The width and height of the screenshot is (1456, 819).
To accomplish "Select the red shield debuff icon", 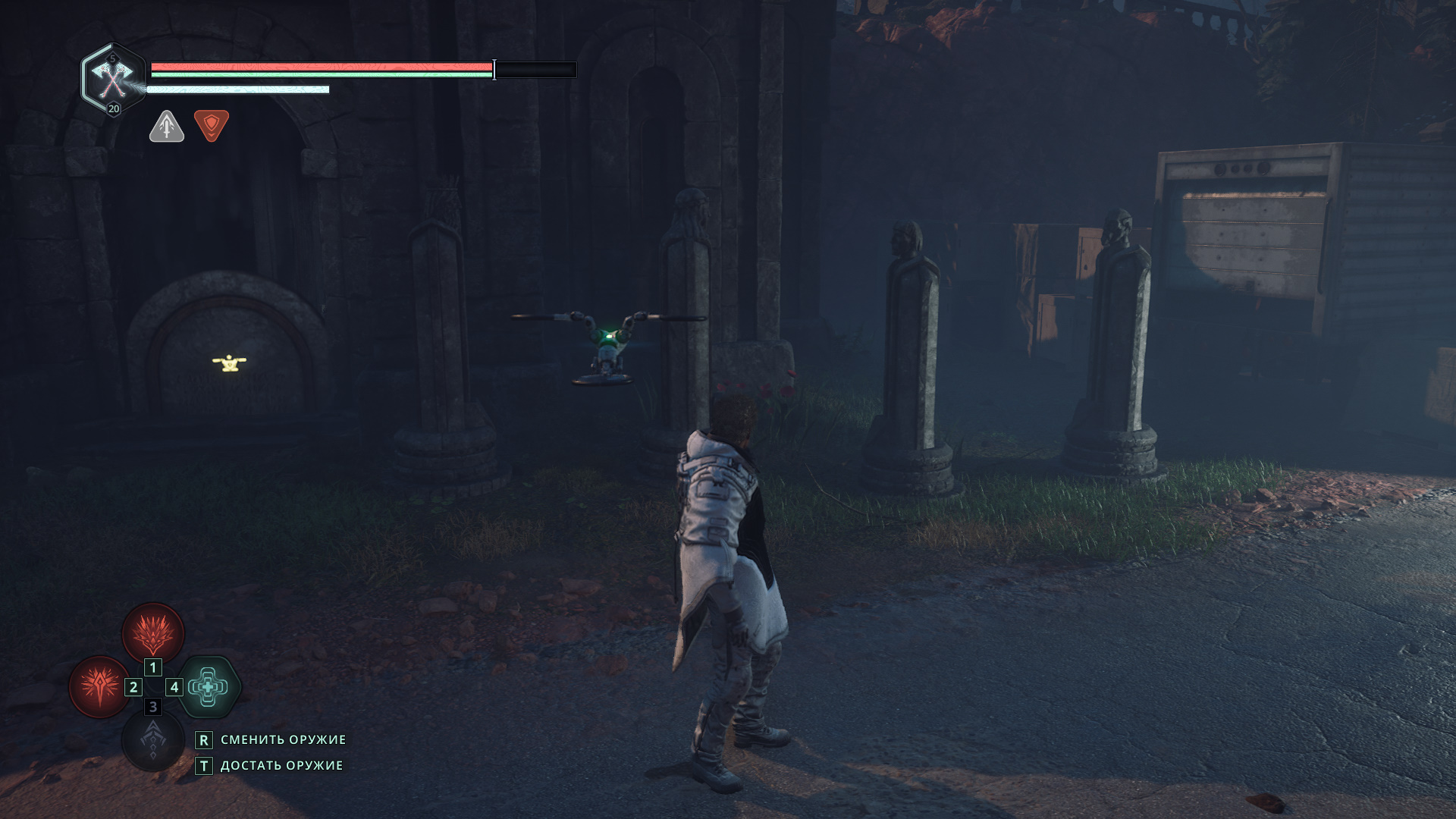I will [x=212, y=125].
